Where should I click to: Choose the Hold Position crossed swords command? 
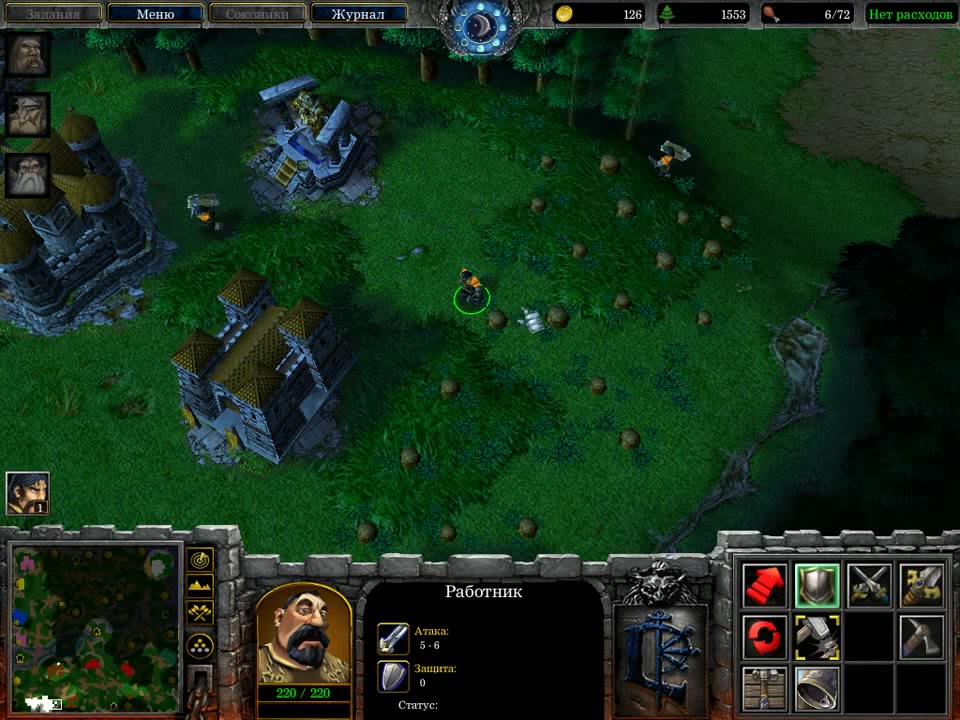[x=869, y=586]
